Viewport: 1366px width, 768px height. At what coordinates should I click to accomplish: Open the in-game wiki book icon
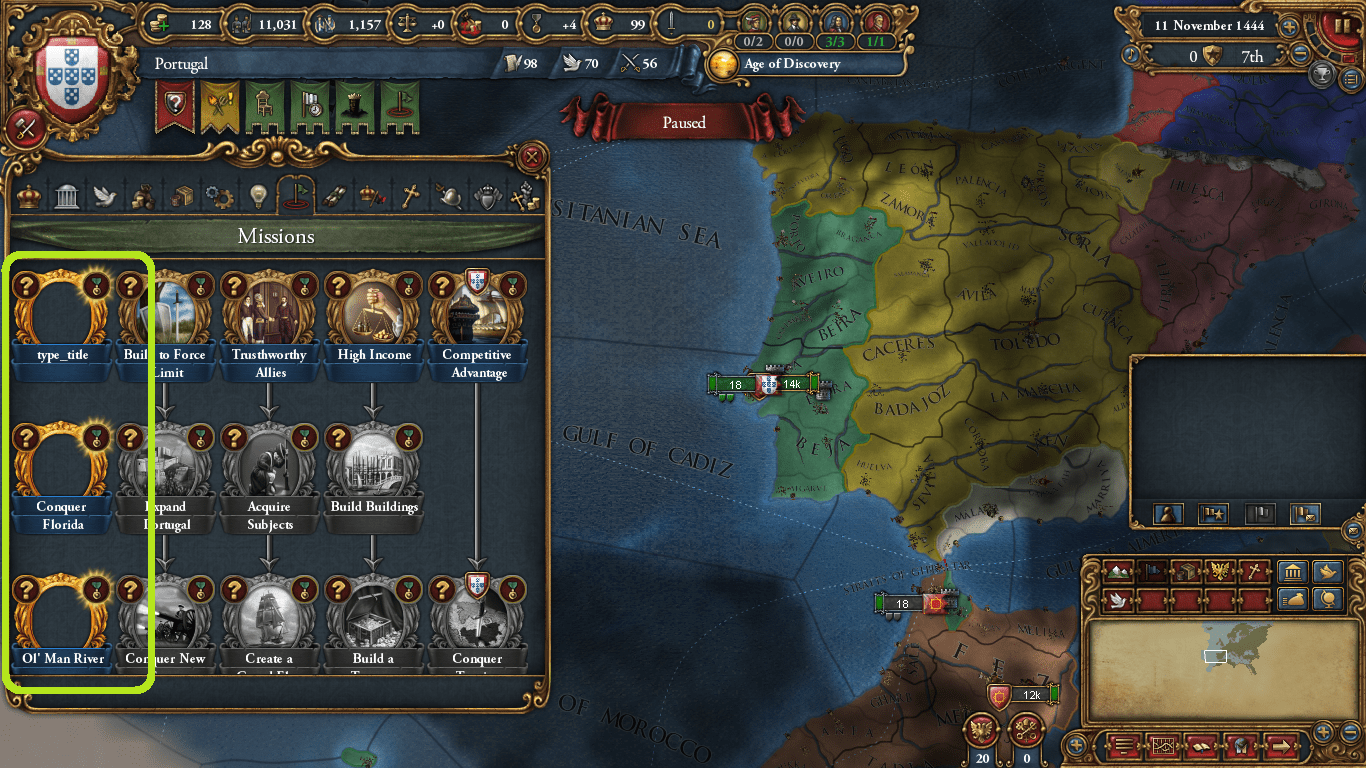point(1201,746)
